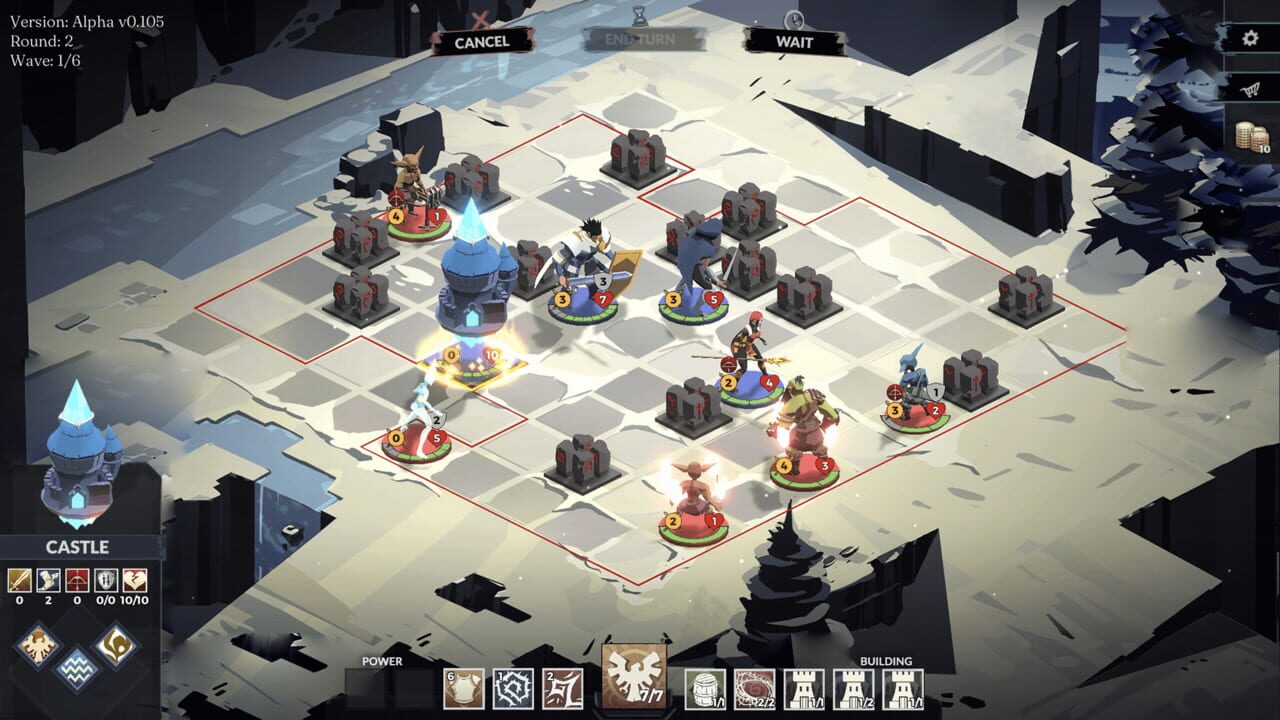Select the swirling portal item showing 2/2

(x=755, y=687)
